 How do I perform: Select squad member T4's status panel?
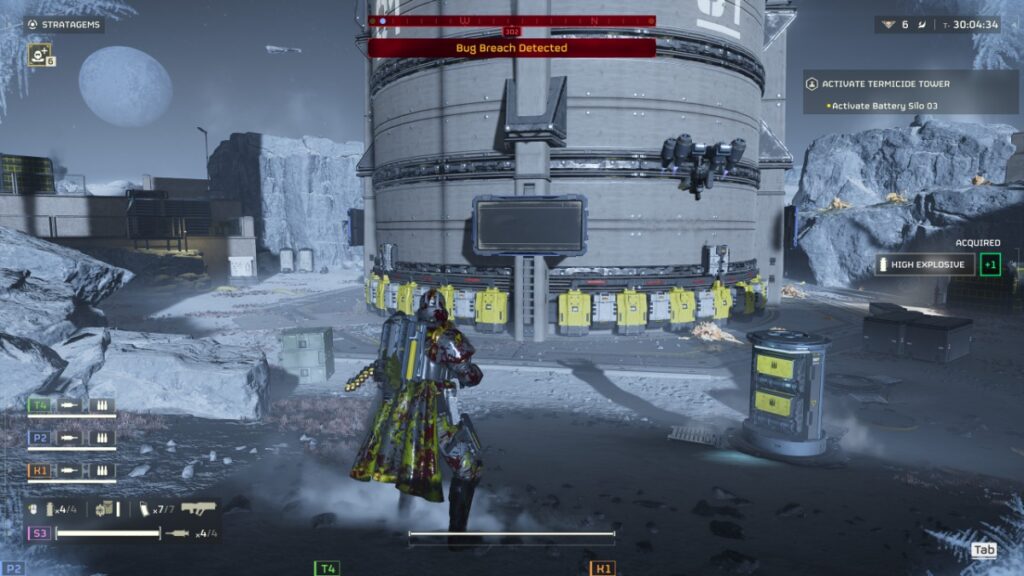[x=72, y=406]
